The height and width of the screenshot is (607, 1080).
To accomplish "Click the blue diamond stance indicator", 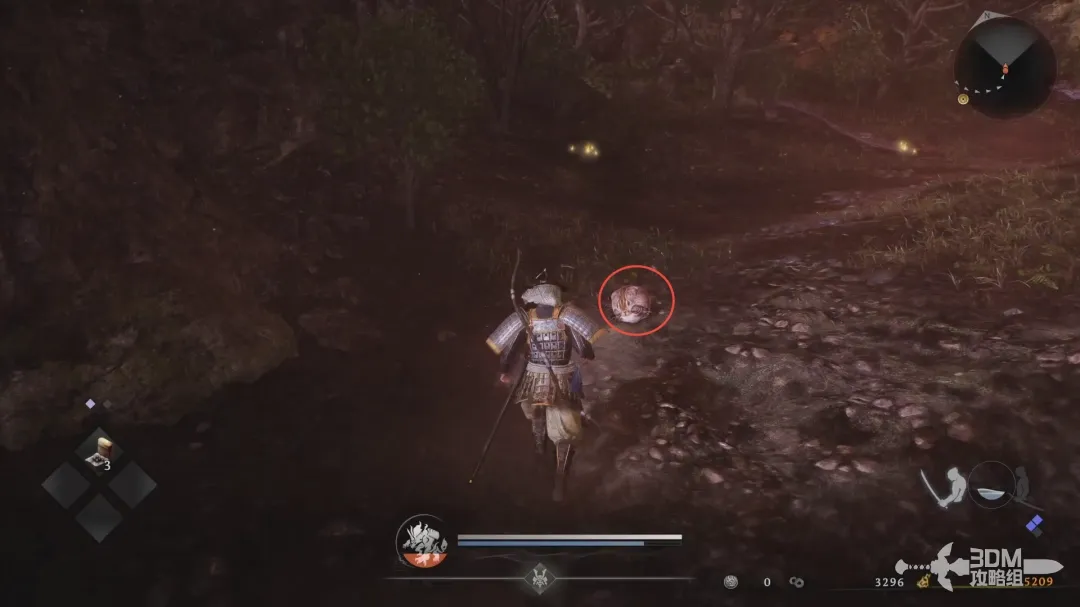I will click(1034, 525).
